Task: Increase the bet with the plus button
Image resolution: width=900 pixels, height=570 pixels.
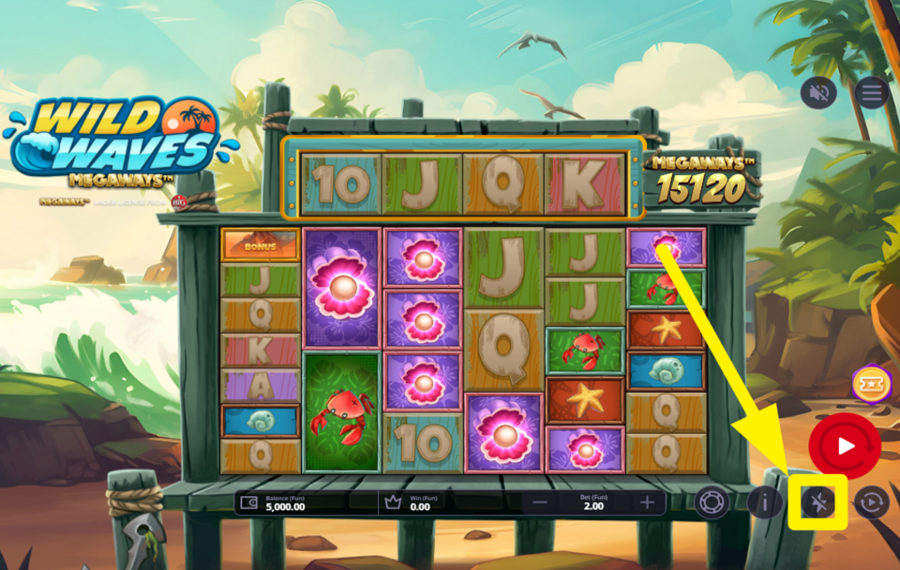Action: coord(647,502)
